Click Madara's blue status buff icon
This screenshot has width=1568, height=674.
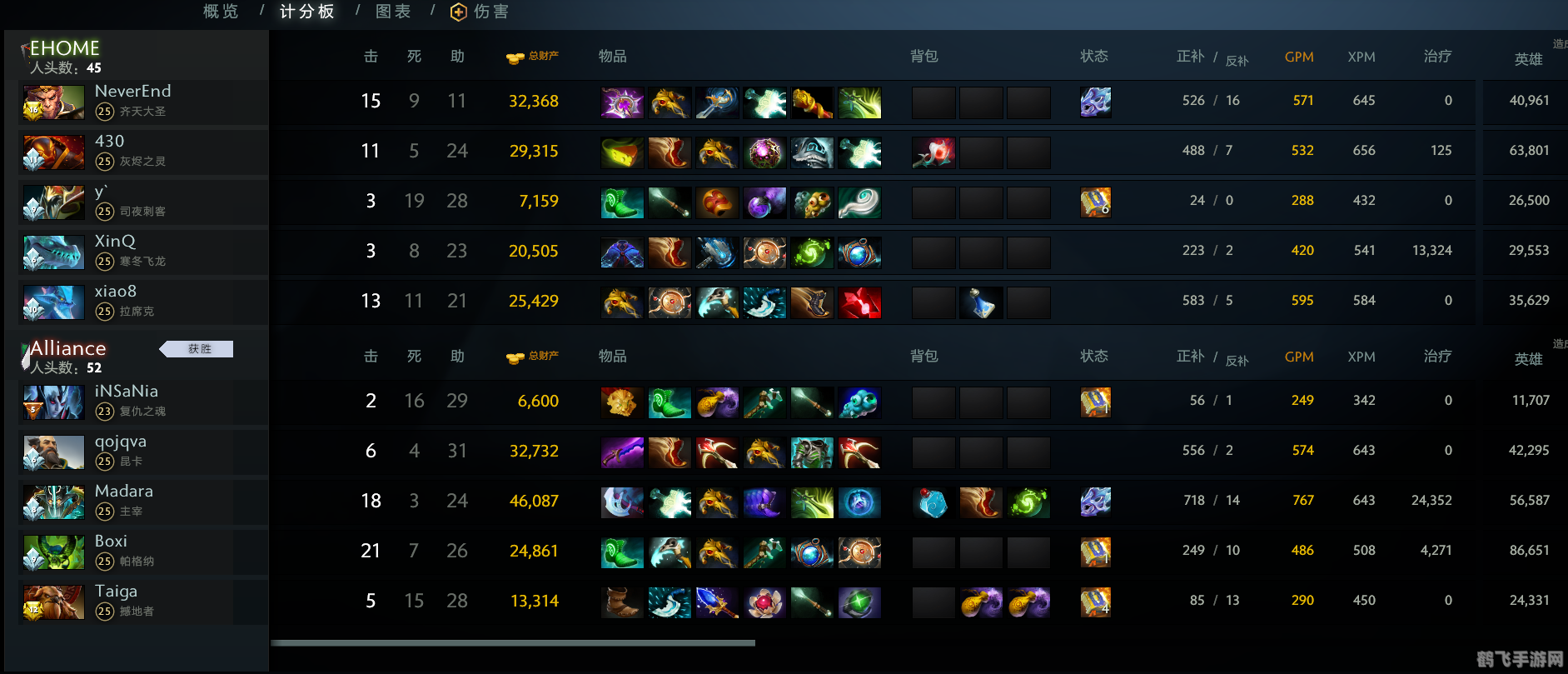click(1095, 502)
